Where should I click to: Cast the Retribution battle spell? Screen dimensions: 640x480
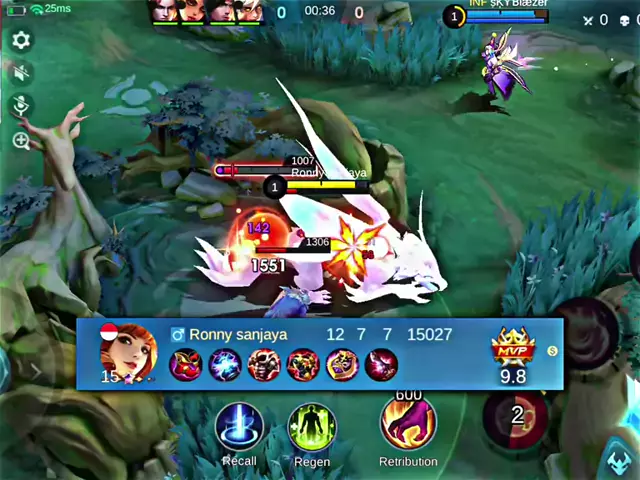[408, 424]
